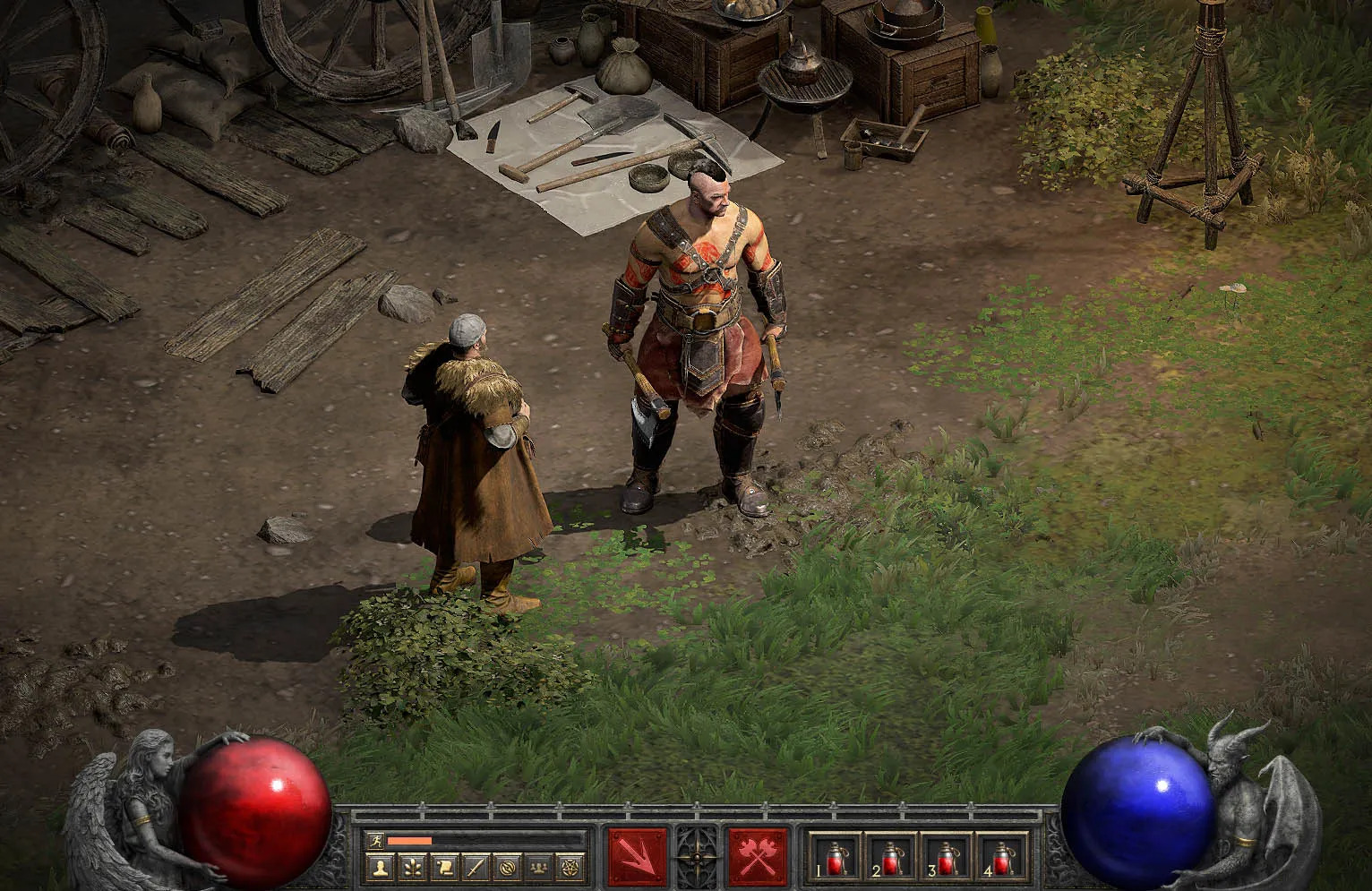
Task: Use the health potion in belt slot 2
Action: coord(890,857)
